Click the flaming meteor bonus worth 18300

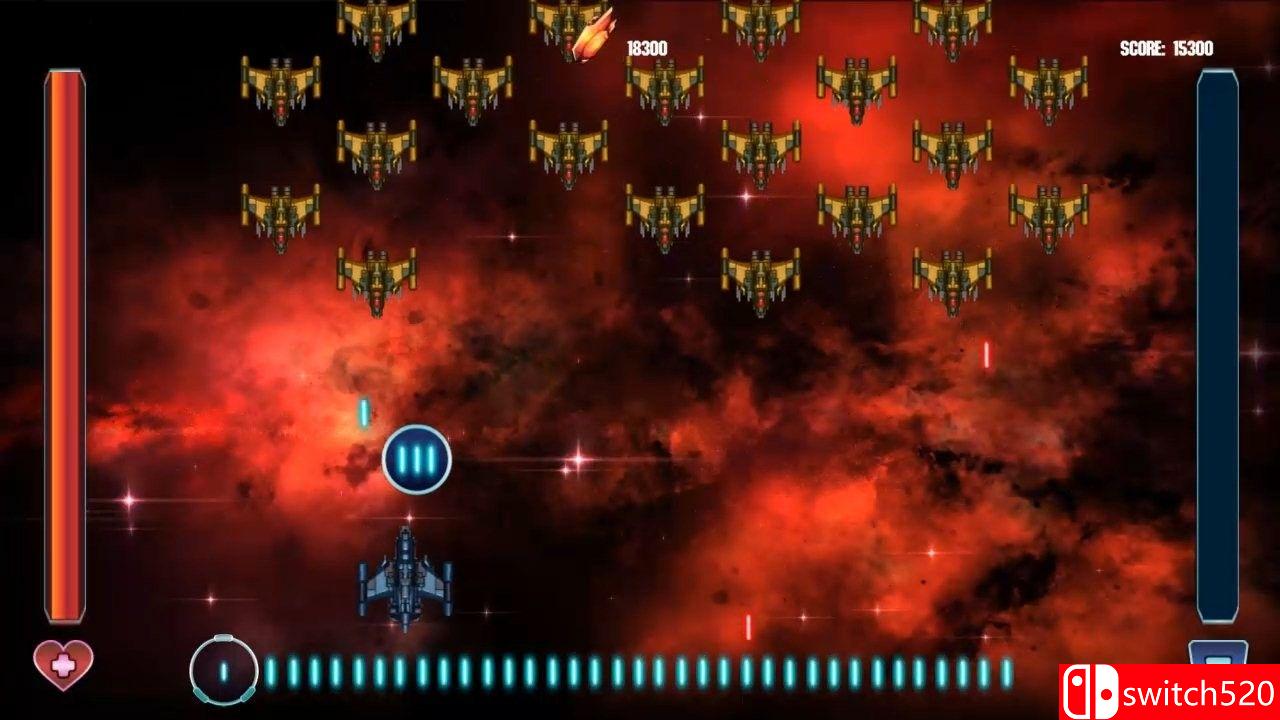[592, 35]
